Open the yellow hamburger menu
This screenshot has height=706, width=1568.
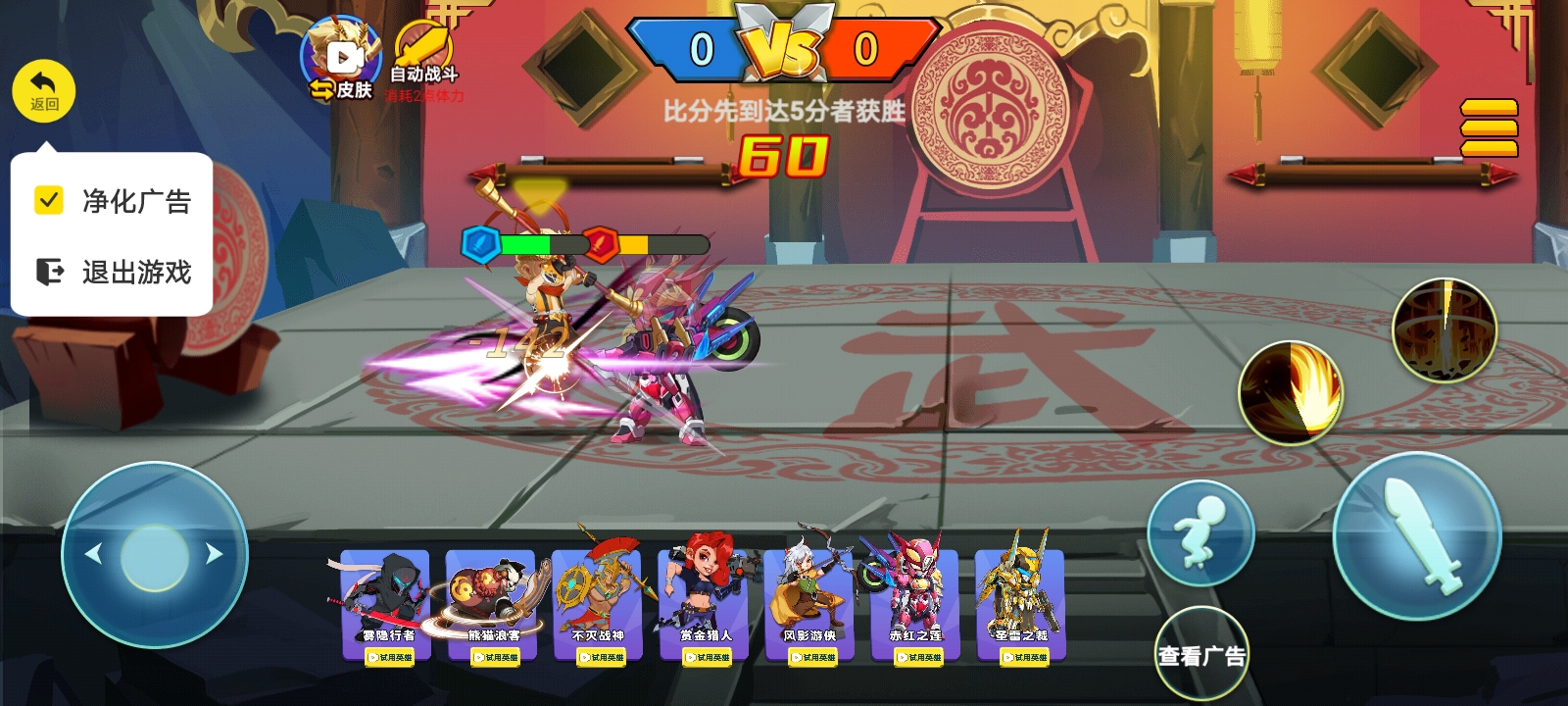click(x=1489, y=127)
